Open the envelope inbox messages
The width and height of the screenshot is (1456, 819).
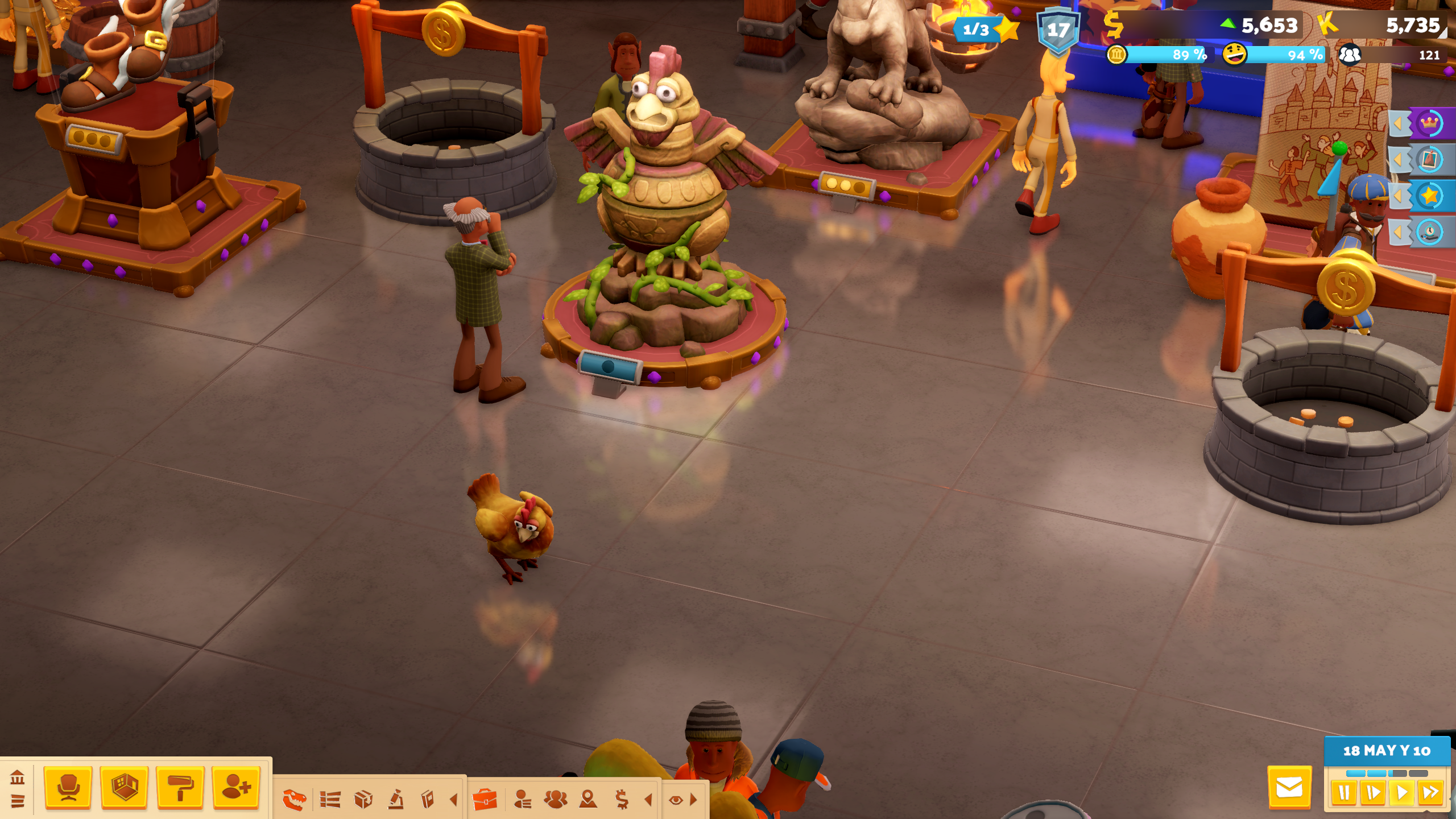click(x=1289, y=788)
